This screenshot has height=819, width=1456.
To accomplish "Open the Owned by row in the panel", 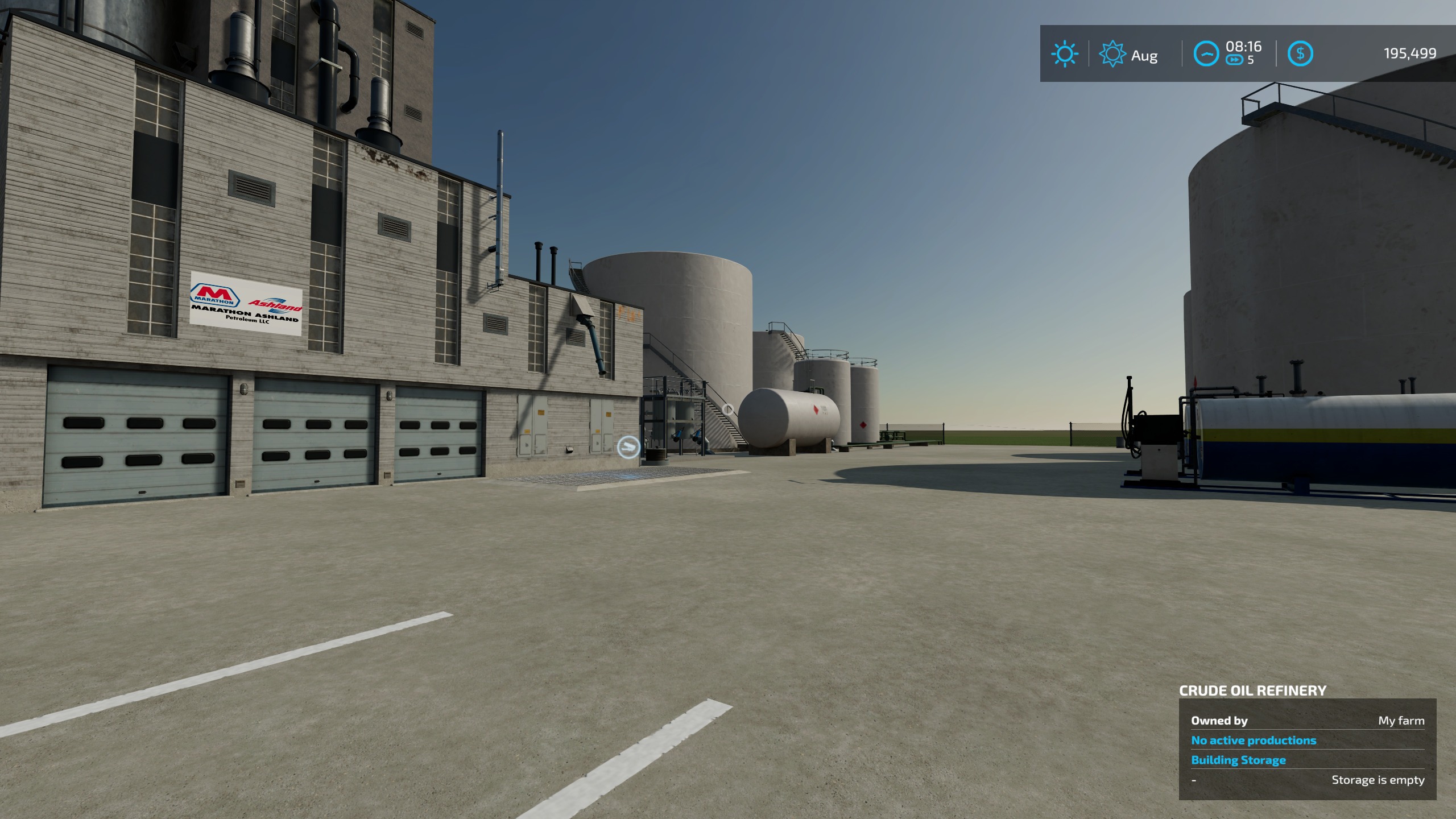I will [x=1220, y=721].
